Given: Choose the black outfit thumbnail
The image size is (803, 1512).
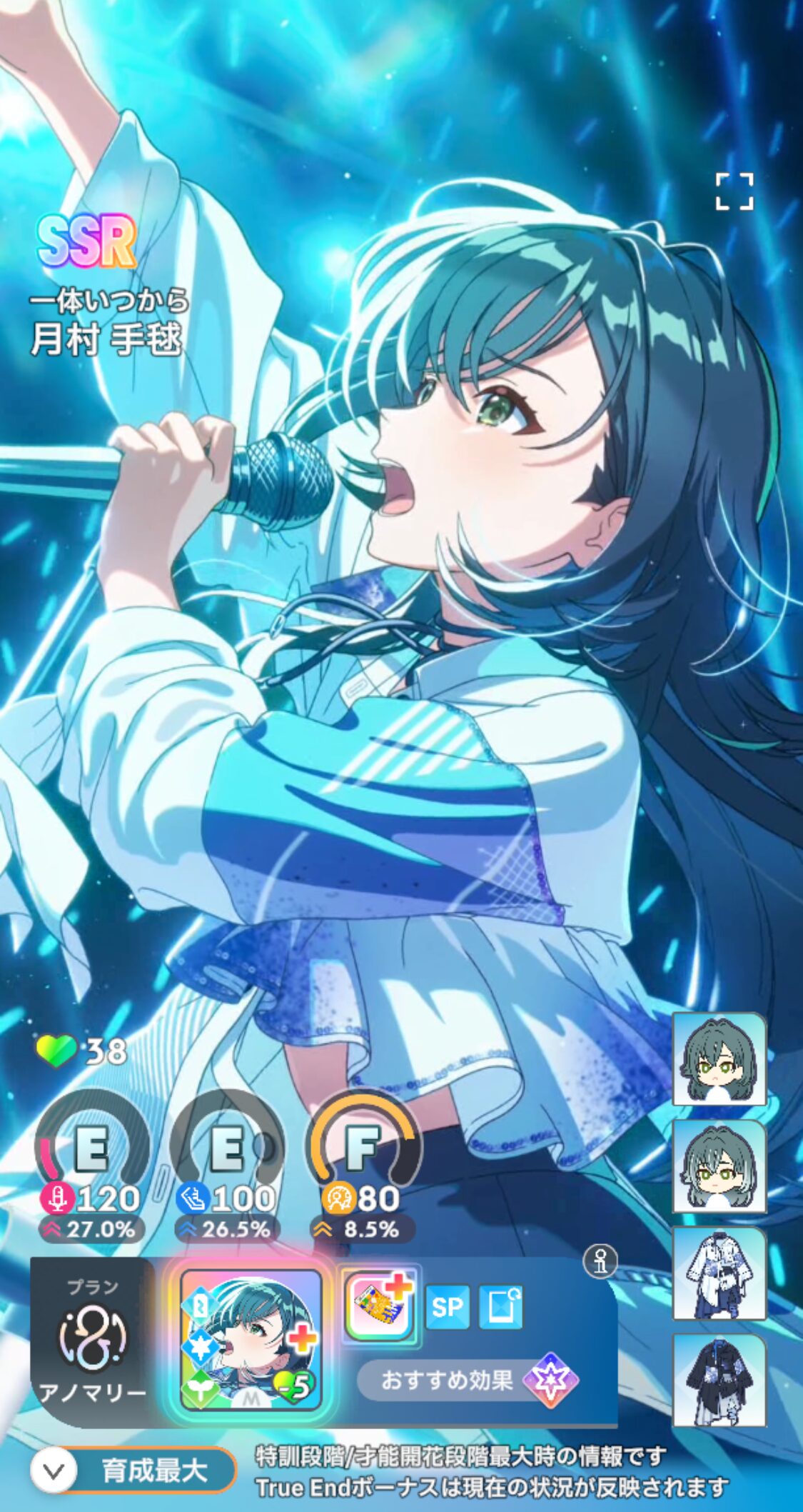Looking at the screenshot, I should pos(719,1380).
